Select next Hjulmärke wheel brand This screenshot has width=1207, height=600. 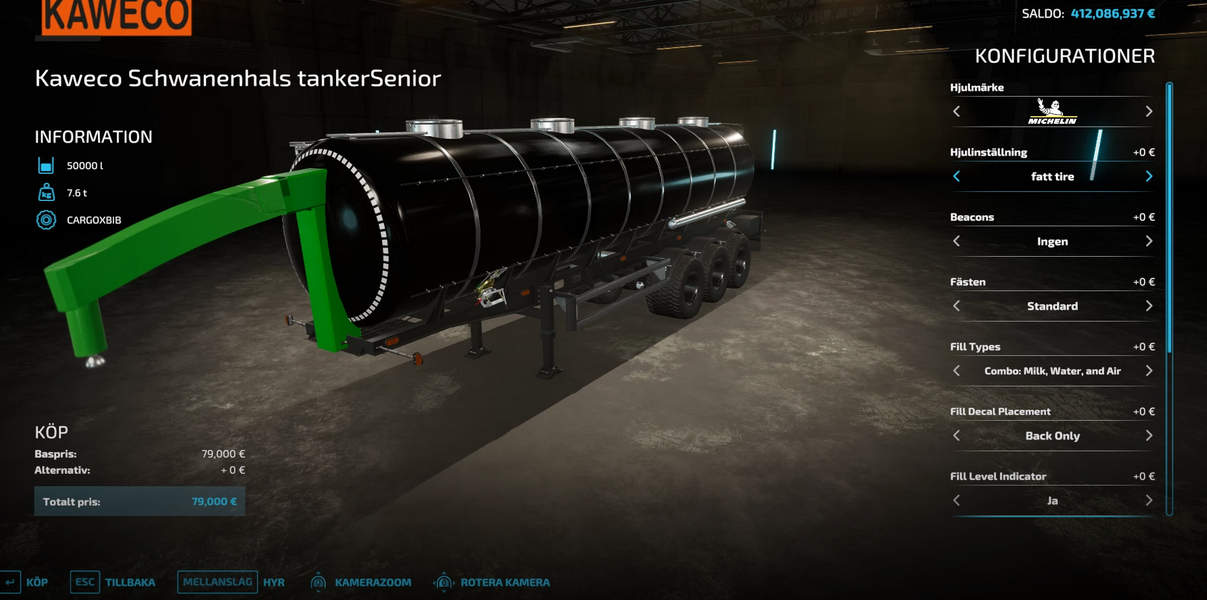coord(1148,112)
